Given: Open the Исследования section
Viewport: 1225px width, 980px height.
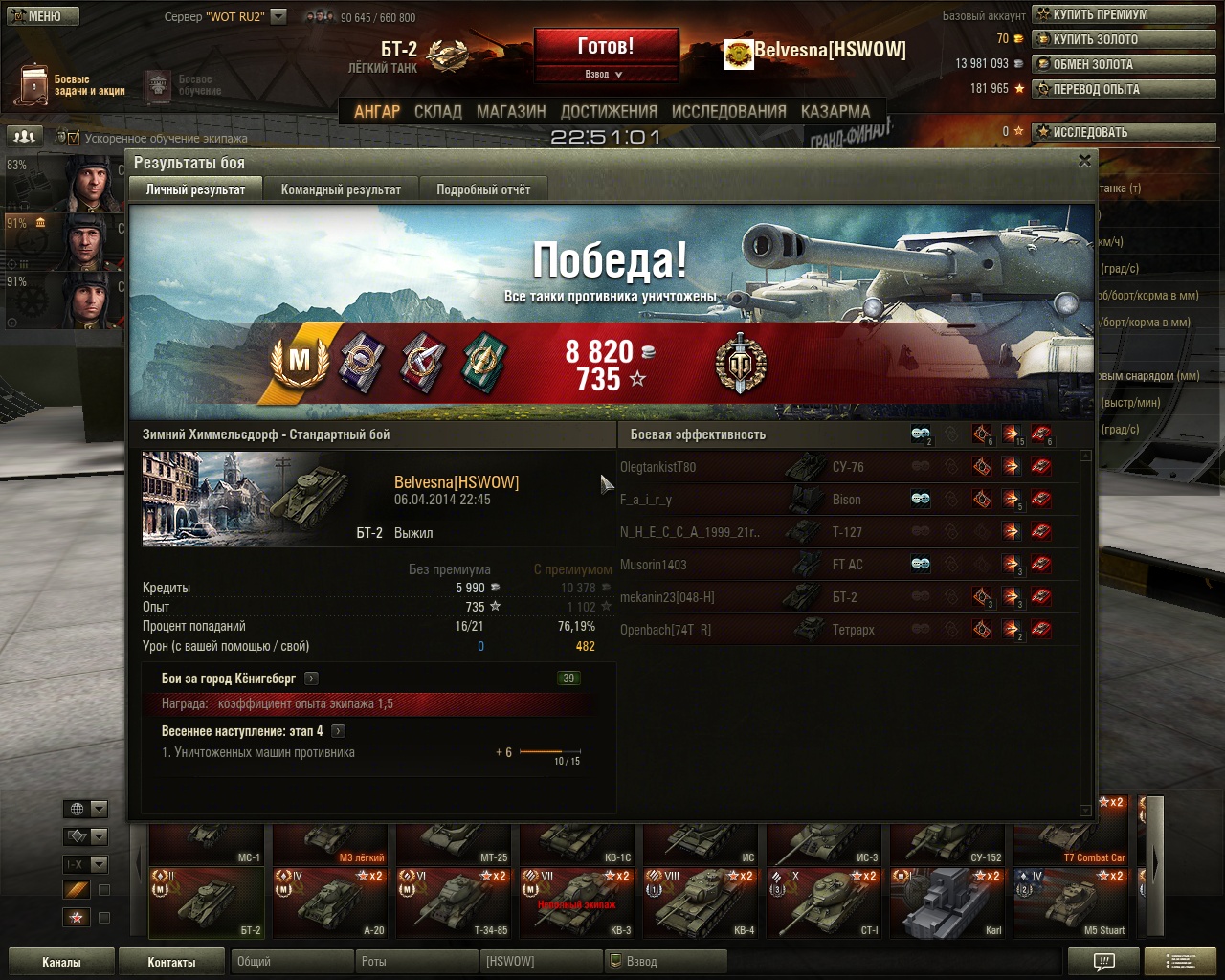Looking at the screenshot, I should pyautogui.click(x=729, y=111).
